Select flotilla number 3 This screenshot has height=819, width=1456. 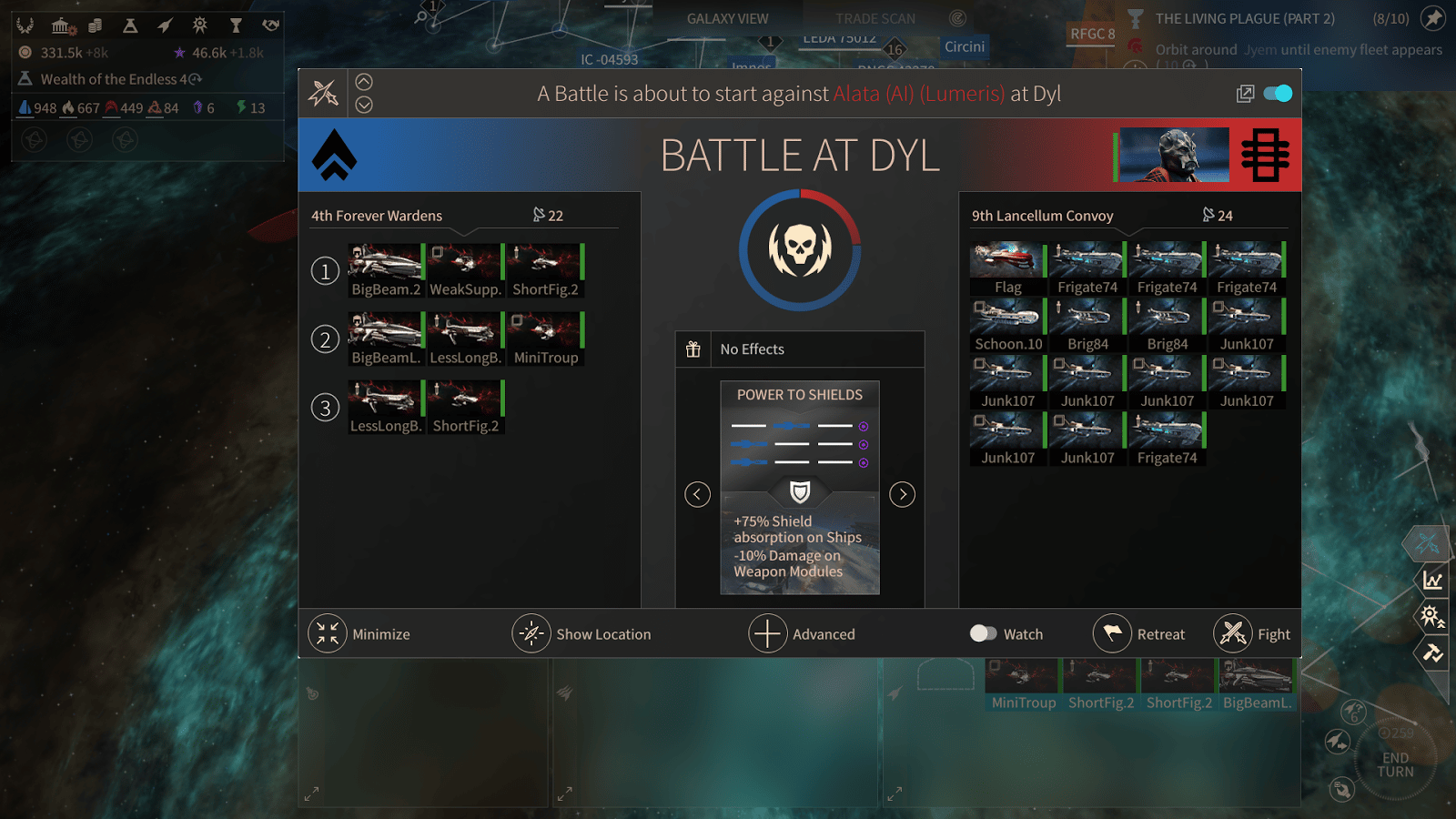[325, 407]
